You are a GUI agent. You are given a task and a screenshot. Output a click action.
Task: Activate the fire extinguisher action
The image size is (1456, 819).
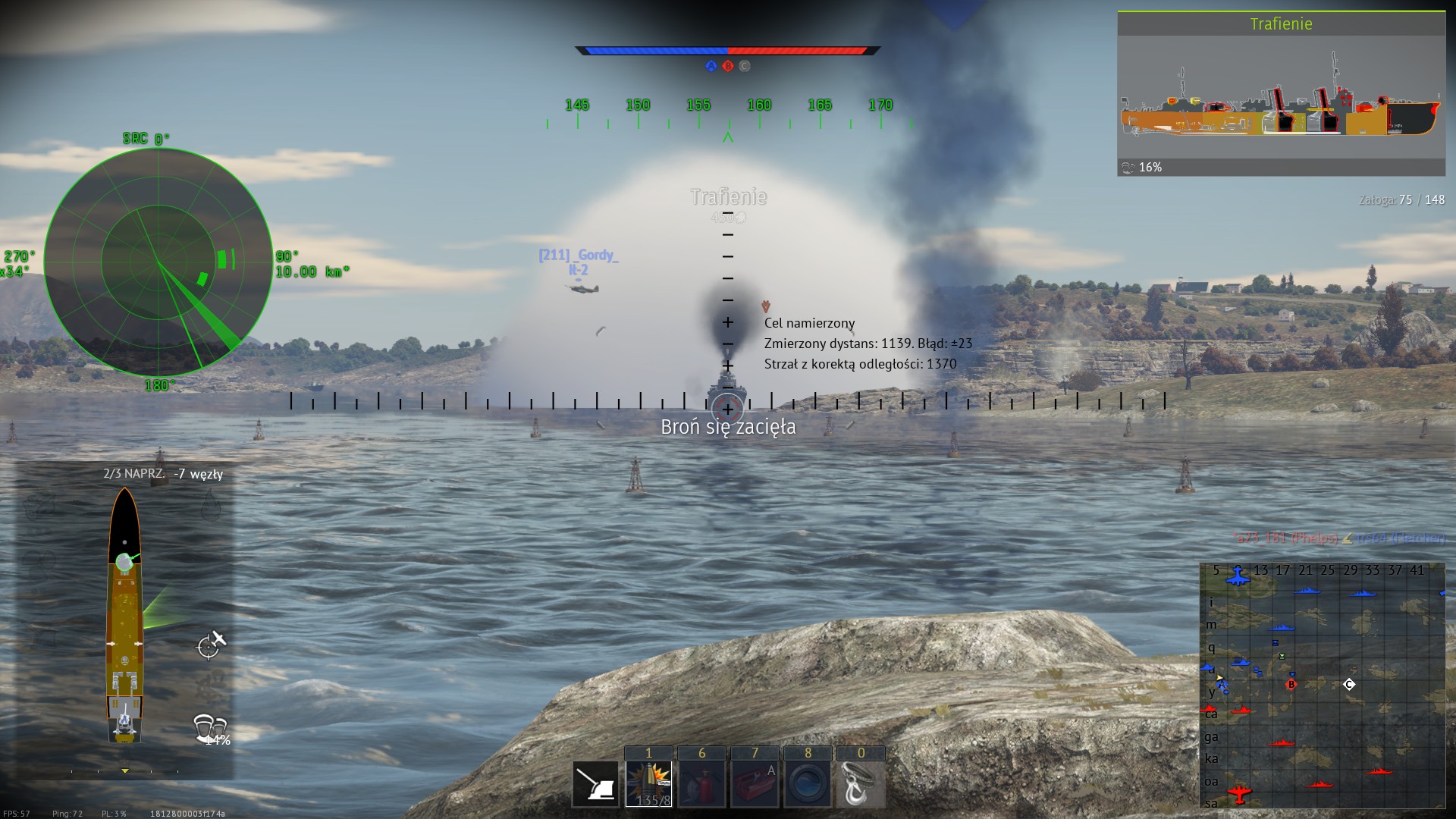coord(701,783)
